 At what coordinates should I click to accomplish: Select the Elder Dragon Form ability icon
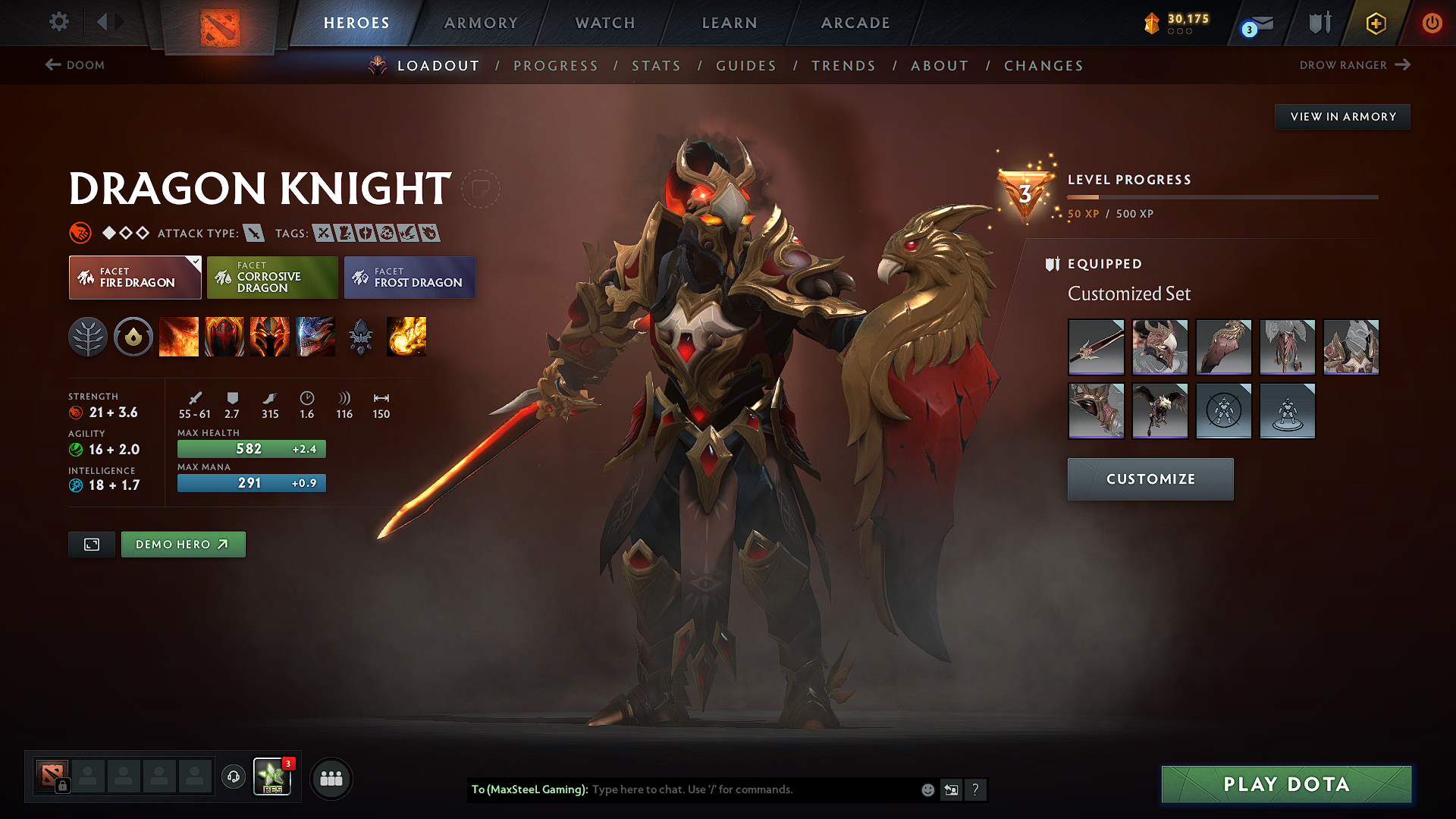coord(315,337)
